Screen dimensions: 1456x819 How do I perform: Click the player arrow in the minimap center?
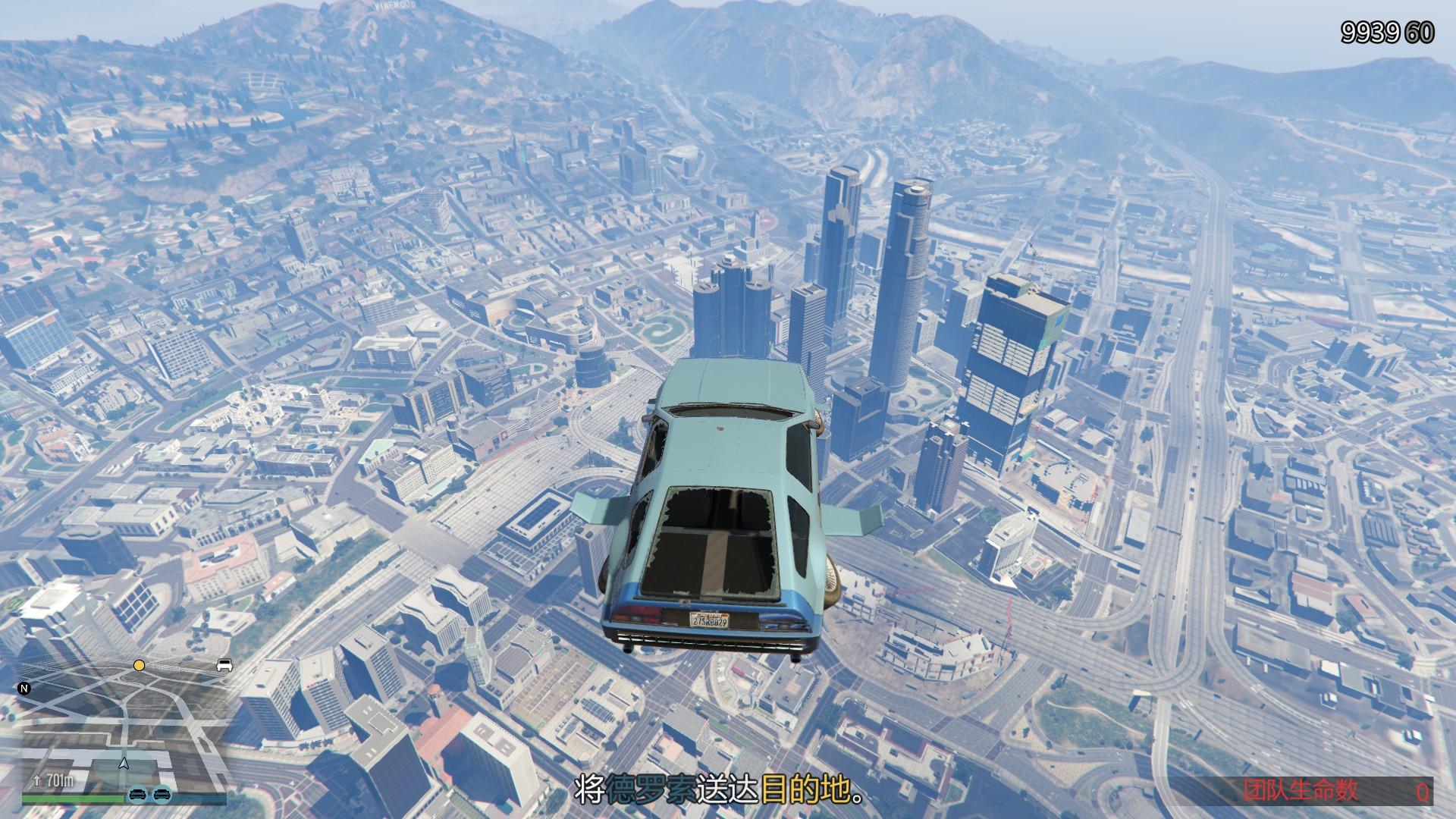click(x=124, y=764)
